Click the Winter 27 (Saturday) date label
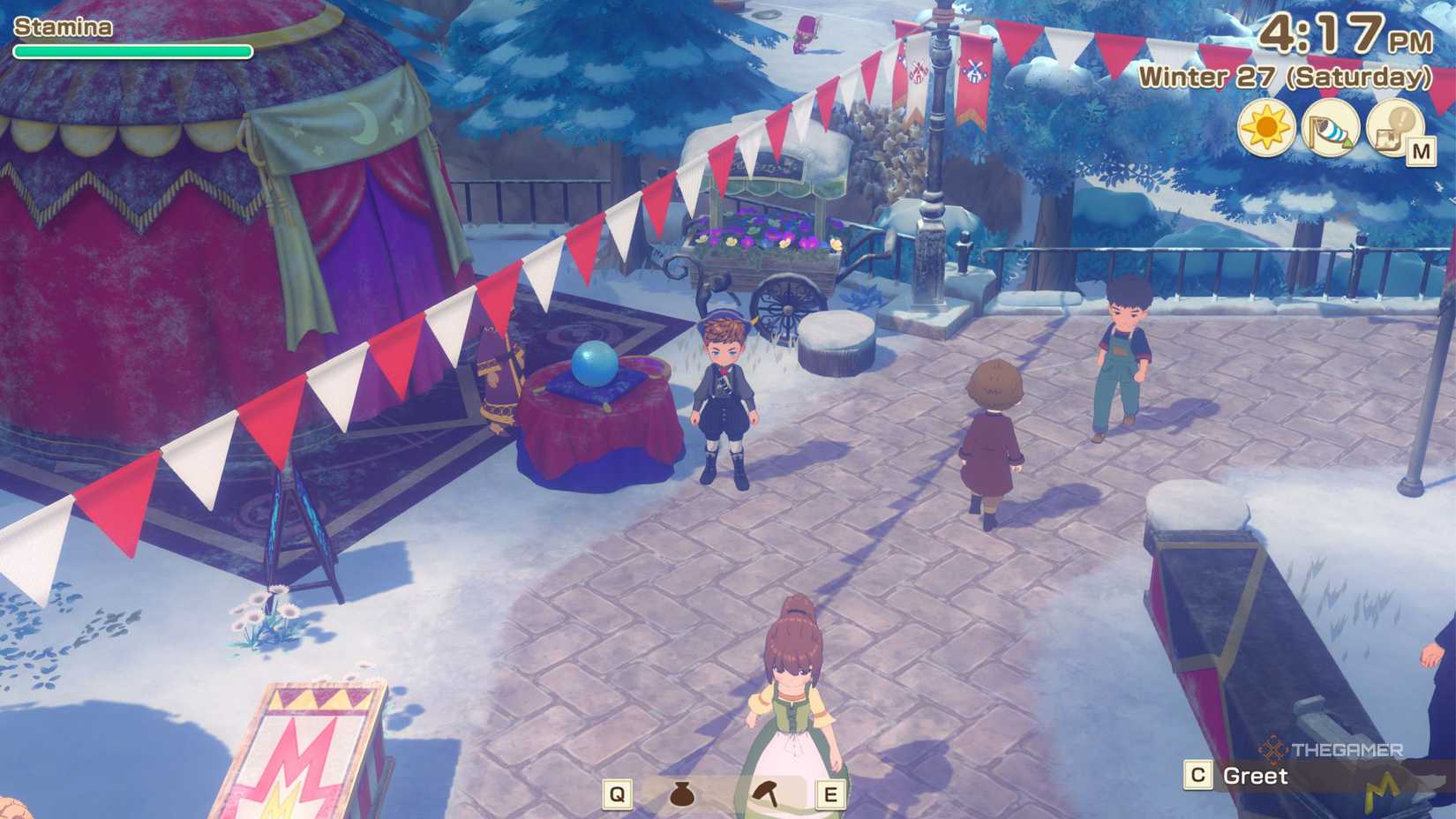Image resolution: width=1456 pixels, height=819 pixels. 1284,78
